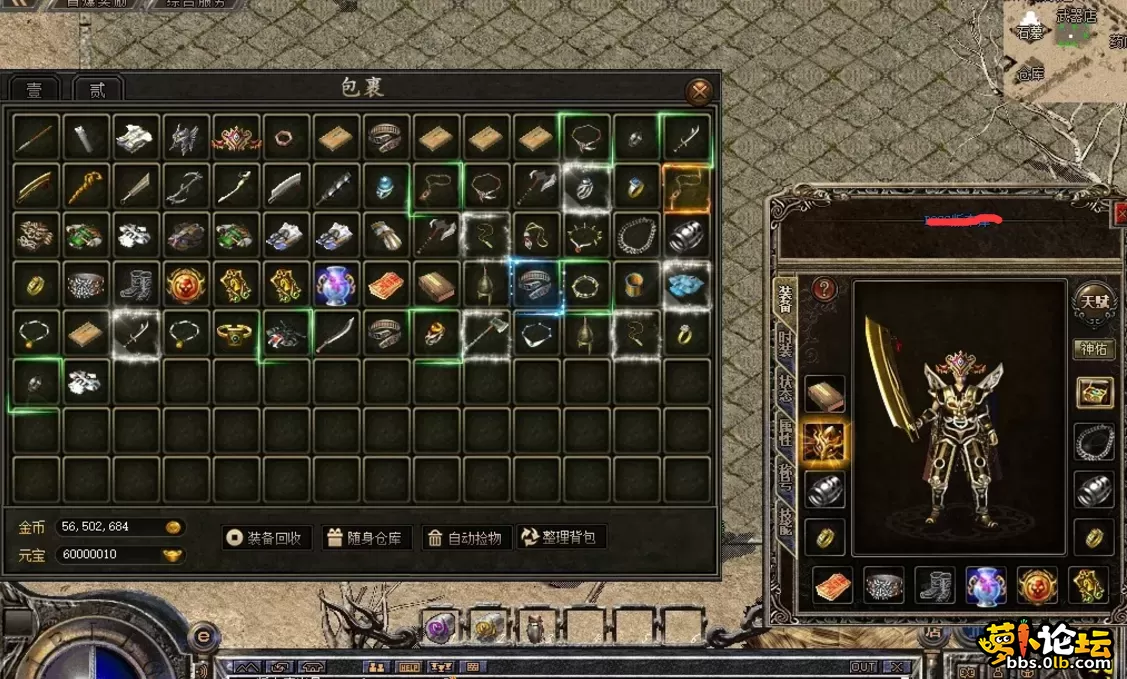Click the 神佑 blessing button

click(x=1094, y=349)
